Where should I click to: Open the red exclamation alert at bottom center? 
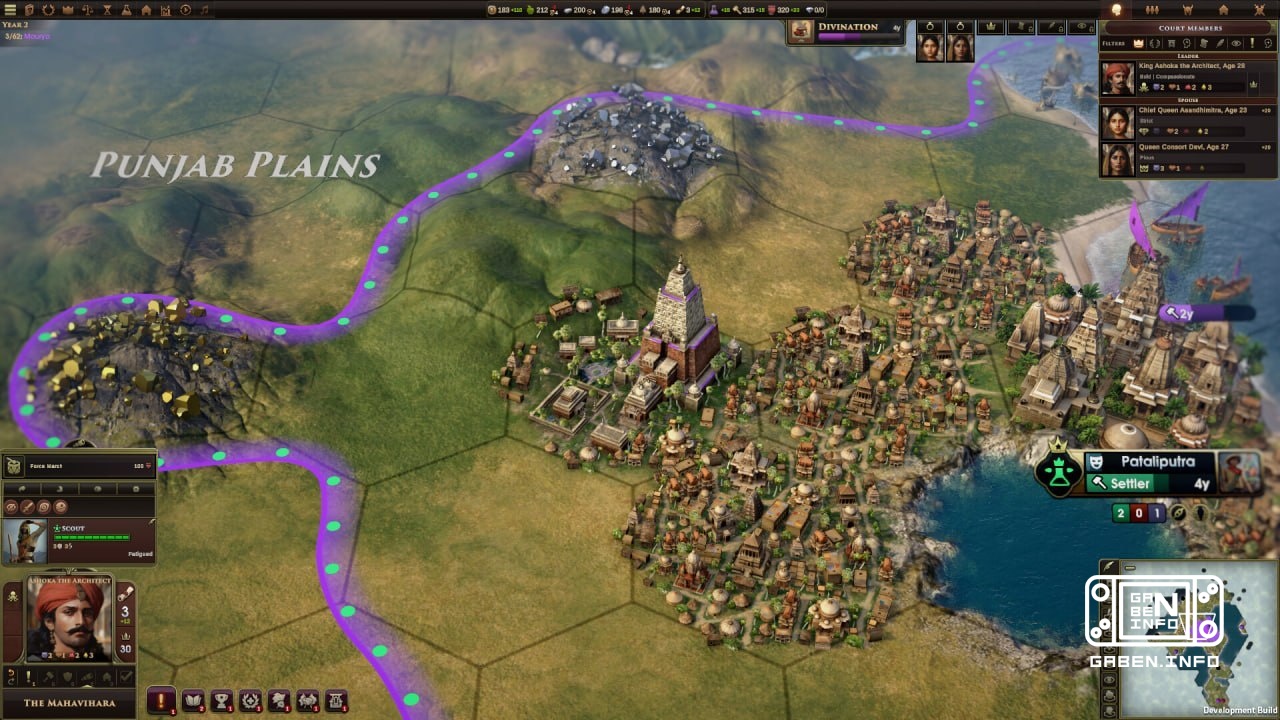tap(160, 701)
